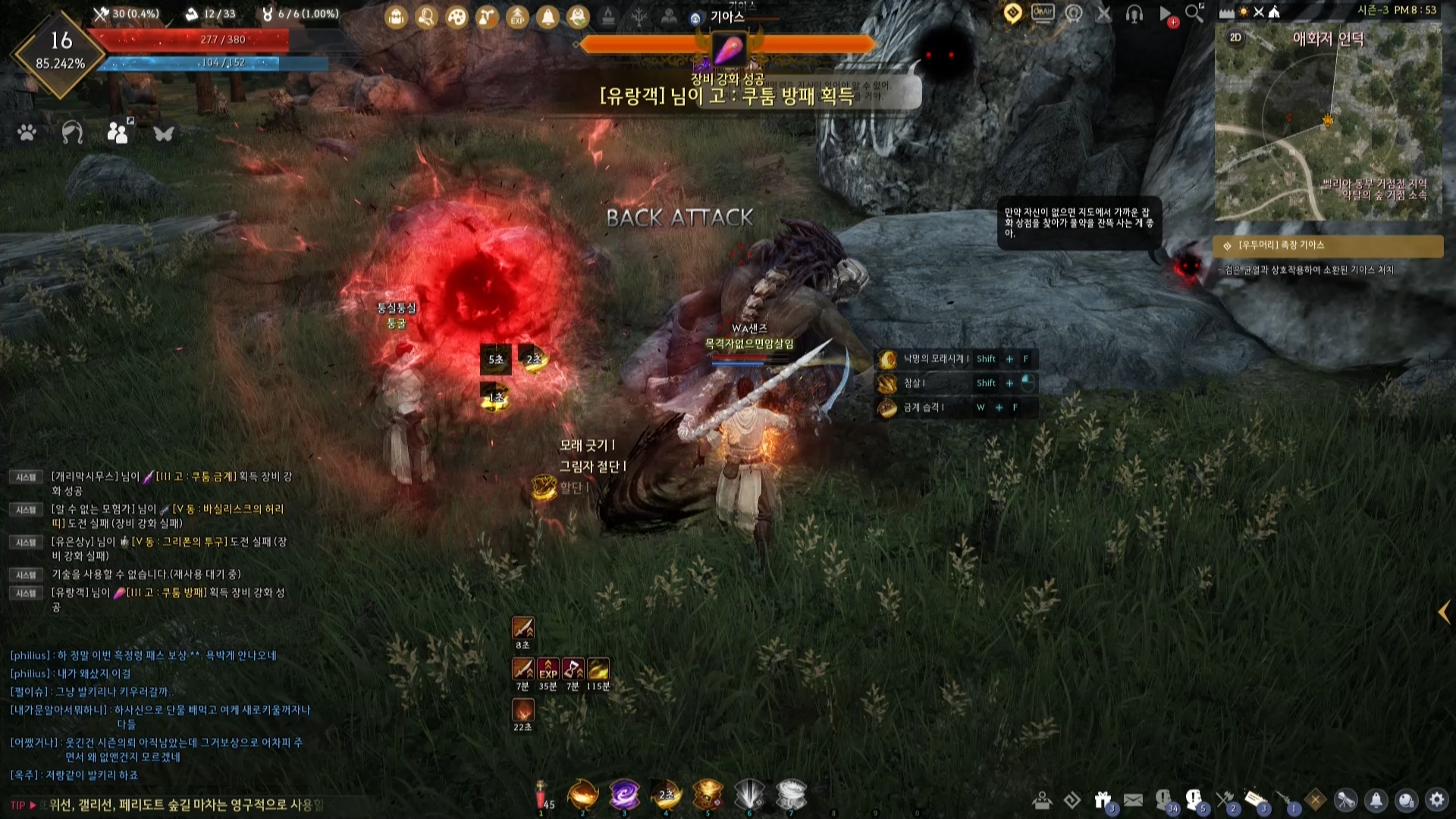Open the color palette icon in top menu
Screen dimensions: 1456x819
(457, 17)
